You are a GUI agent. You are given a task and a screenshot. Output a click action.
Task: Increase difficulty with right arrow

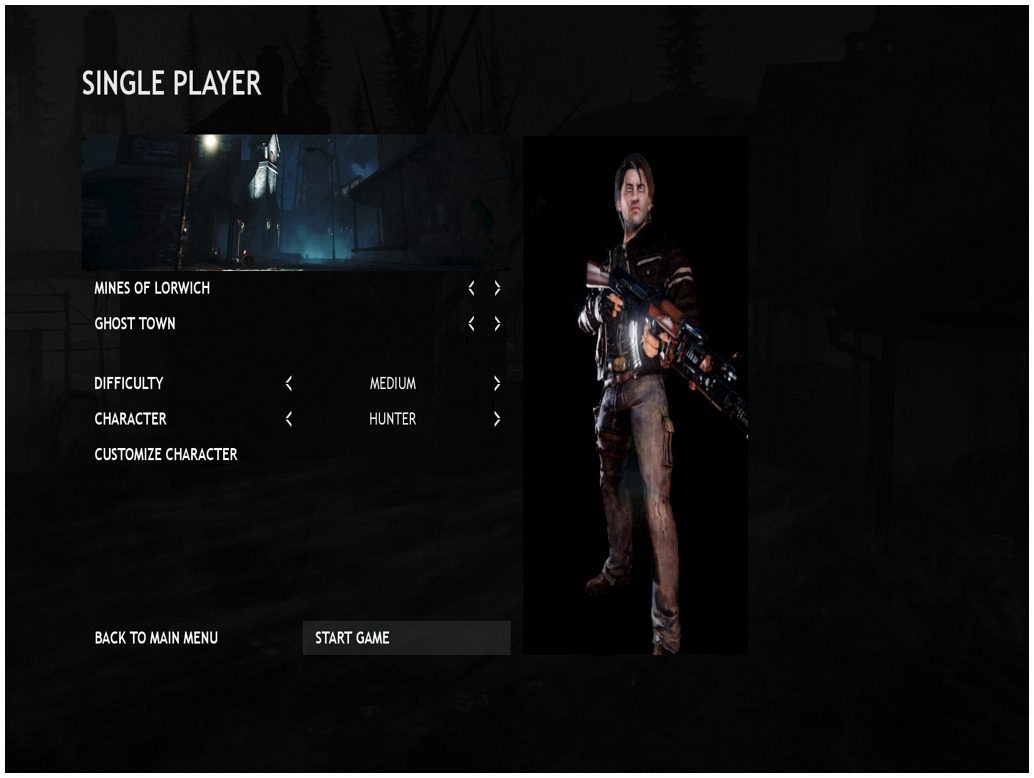(x=497, y=383)
